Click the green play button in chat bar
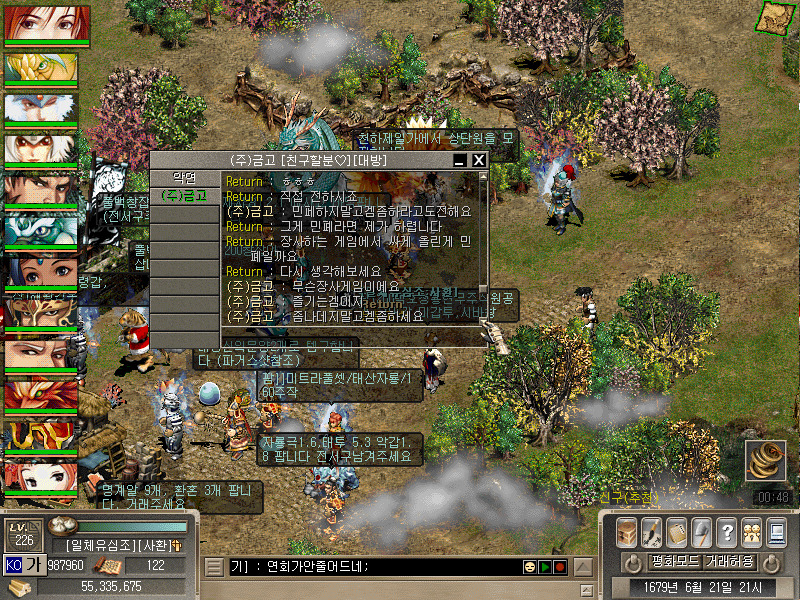Image resolution: width=800 pixels, height=600 pixels. click(x=545, y=567)
